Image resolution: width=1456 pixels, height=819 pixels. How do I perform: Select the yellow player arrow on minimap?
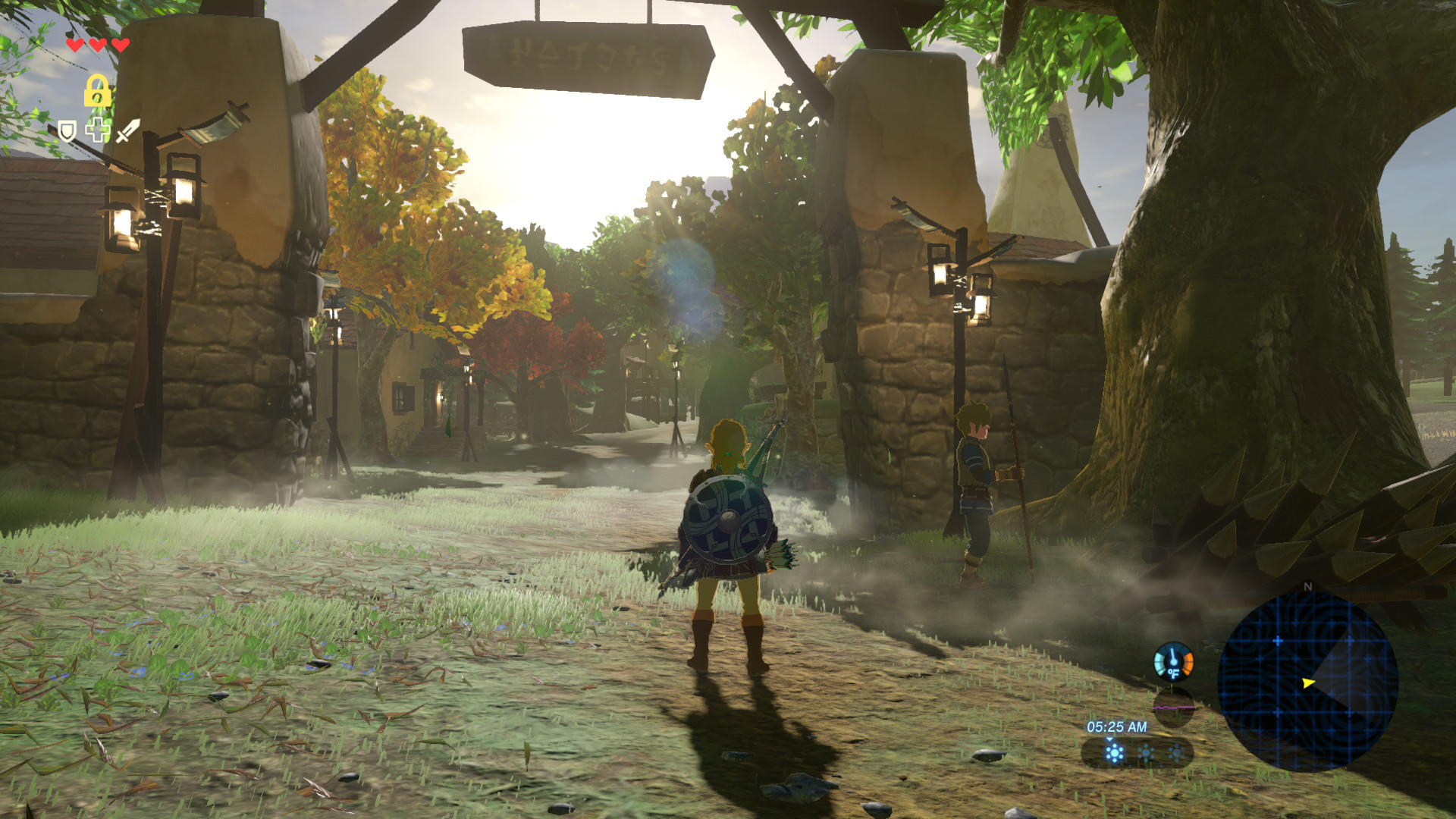pyautogui.click(x=1307, y=682)
